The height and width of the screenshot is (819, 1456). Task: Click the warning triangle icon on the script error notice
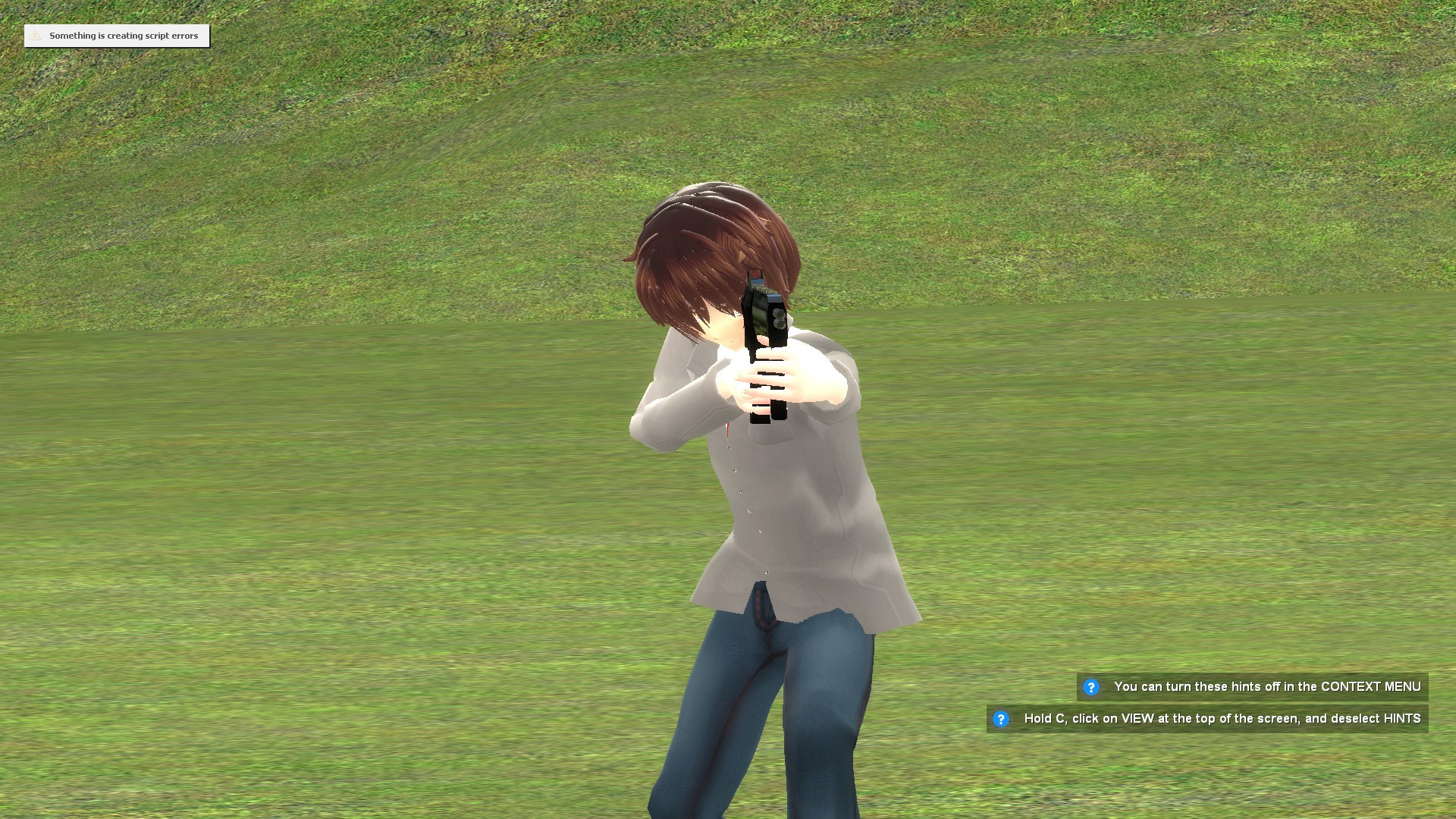34,36
